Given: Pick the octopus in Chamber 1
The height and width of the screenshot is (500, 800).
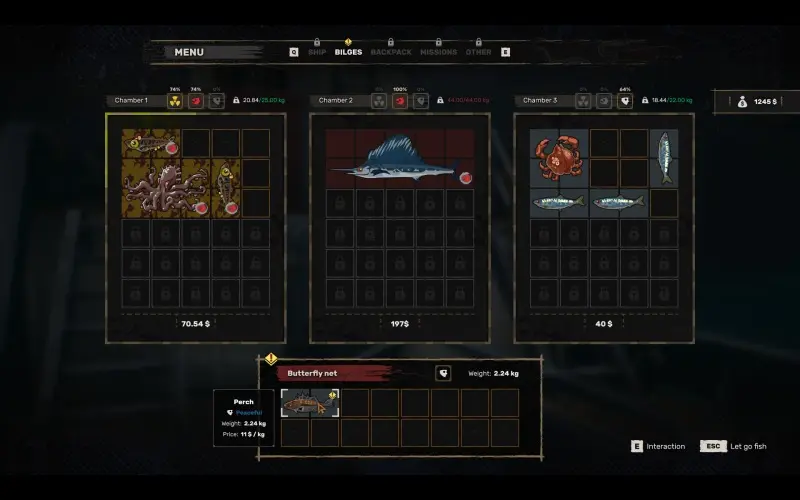Looking at the screenshot, I should coord(166,188).
